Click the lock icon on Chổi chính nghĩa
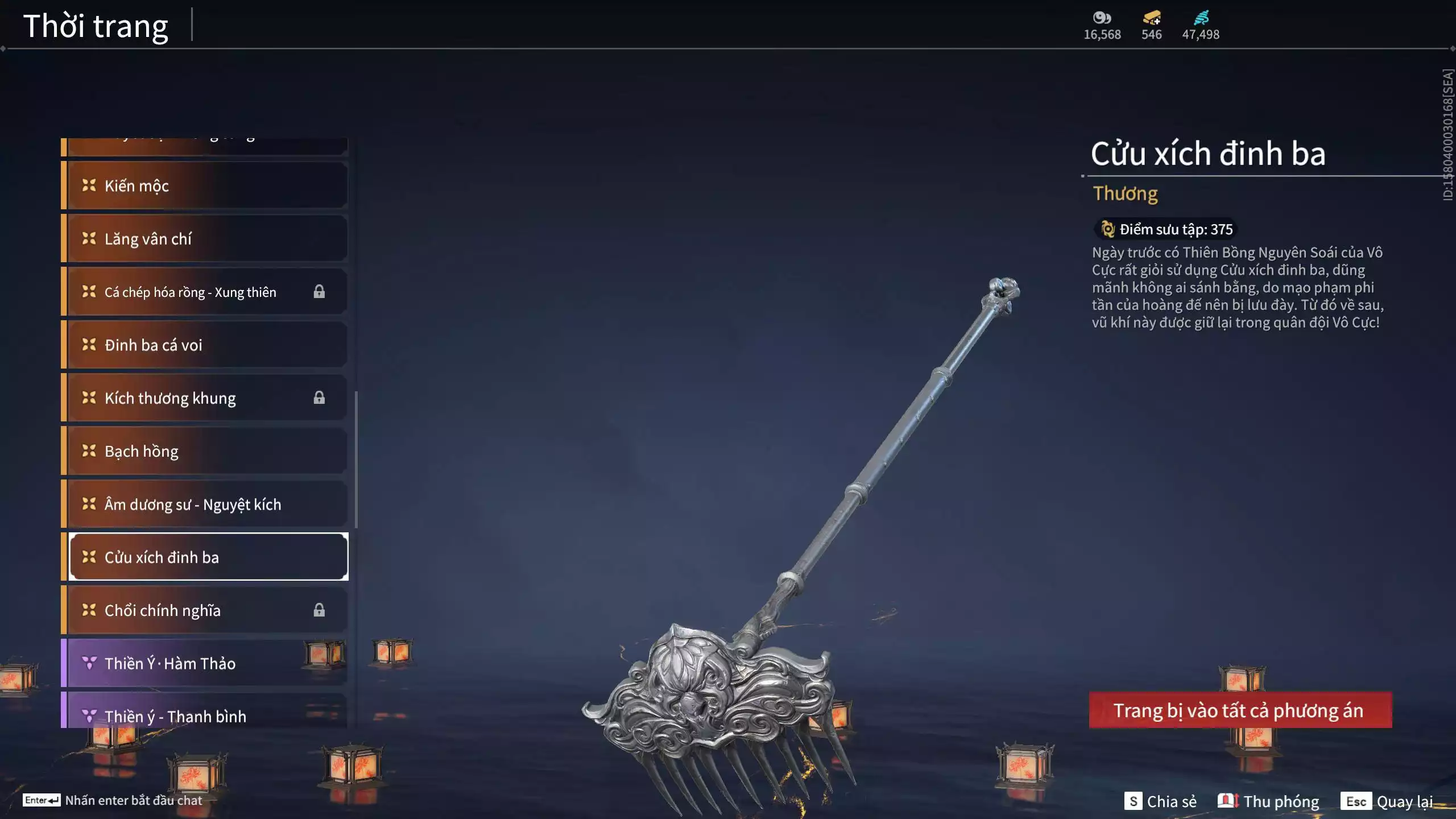This screenshot has height=819, width=1456. (x=320, y=610)
